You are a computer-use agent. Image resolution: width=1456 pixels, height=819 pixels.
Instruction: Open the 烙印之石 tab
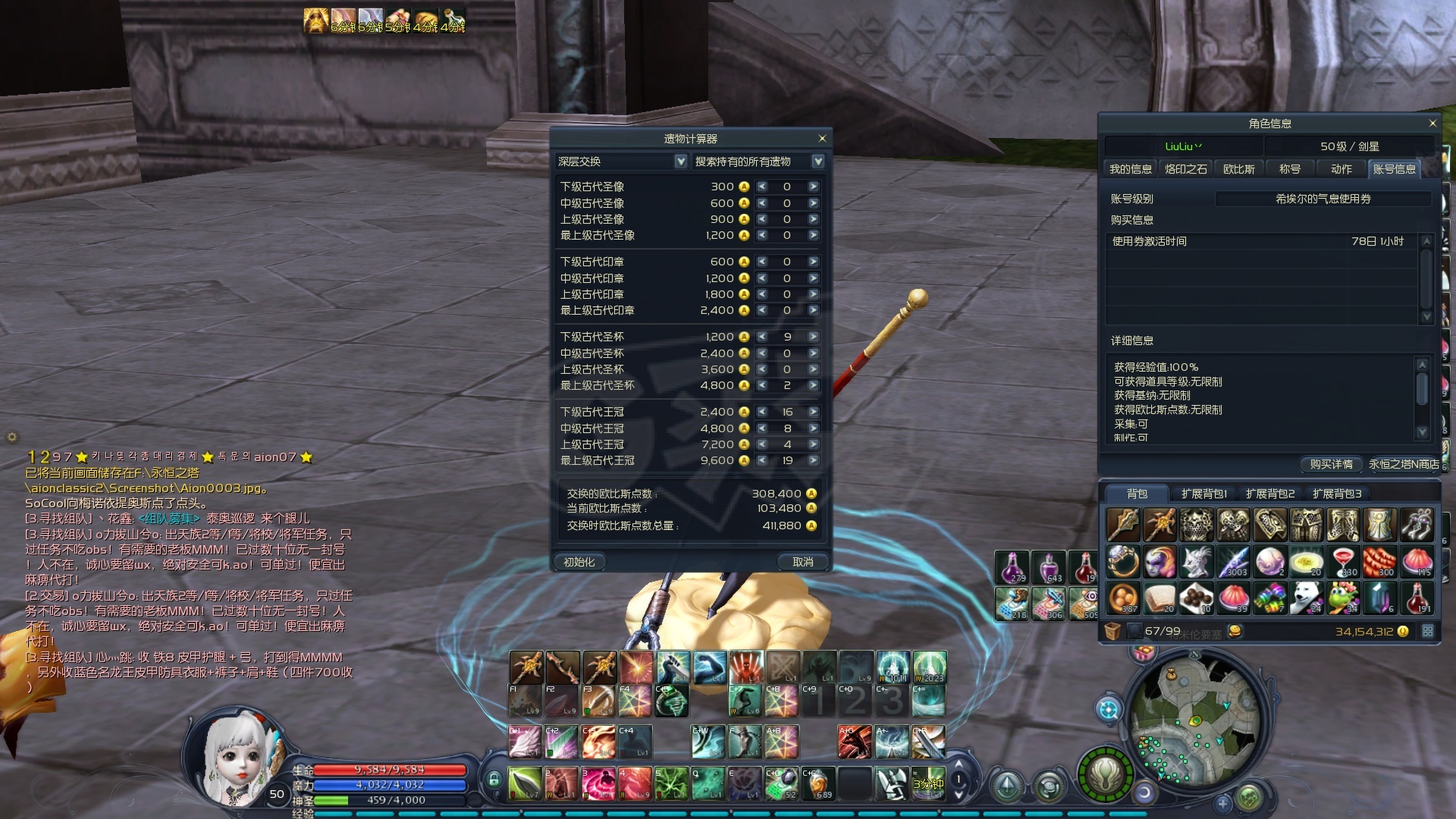(x=1185, y=169)
